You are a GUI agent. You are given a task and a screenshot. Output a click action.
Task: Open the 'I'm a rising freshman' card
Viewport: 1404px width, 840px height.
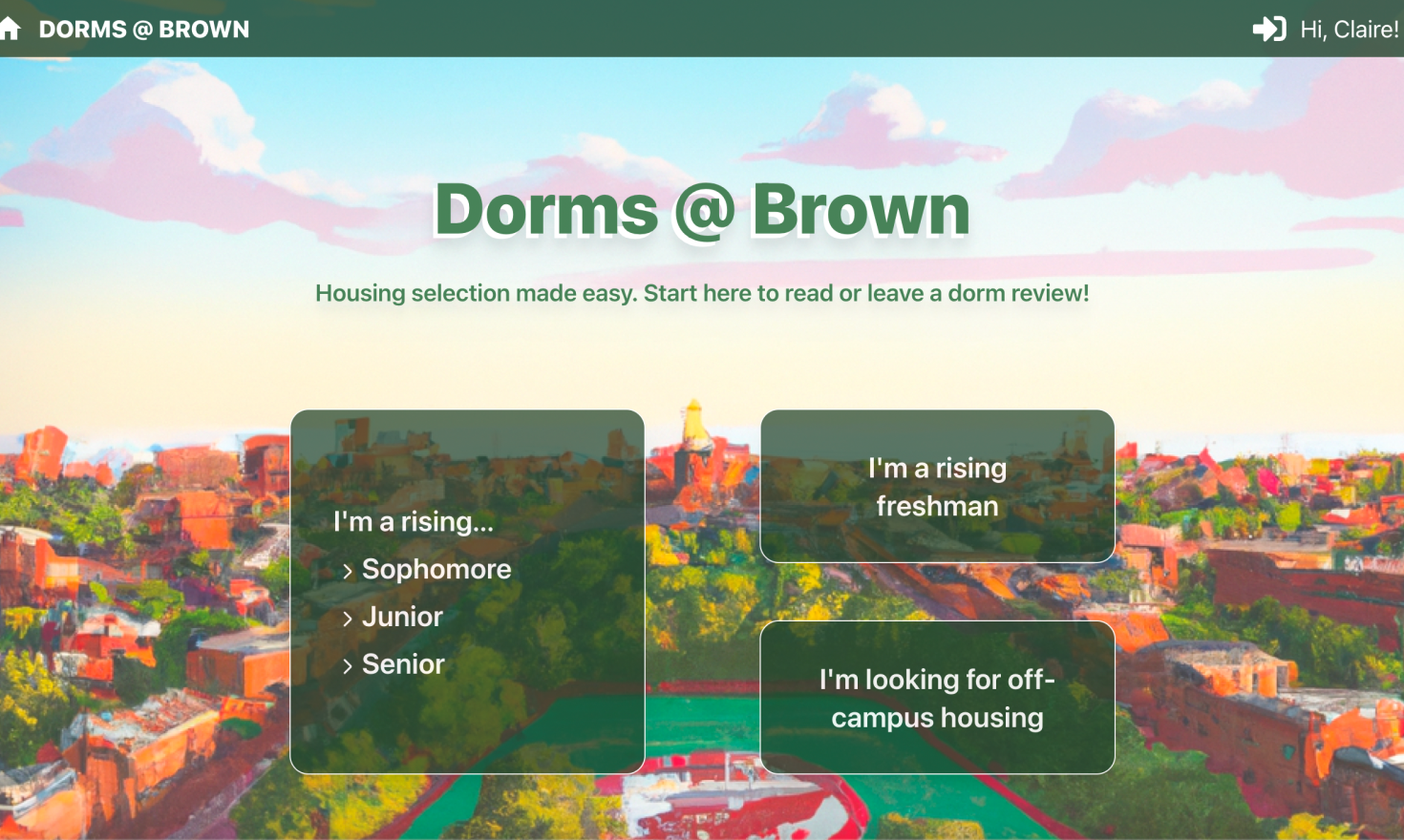coord(937,487)
